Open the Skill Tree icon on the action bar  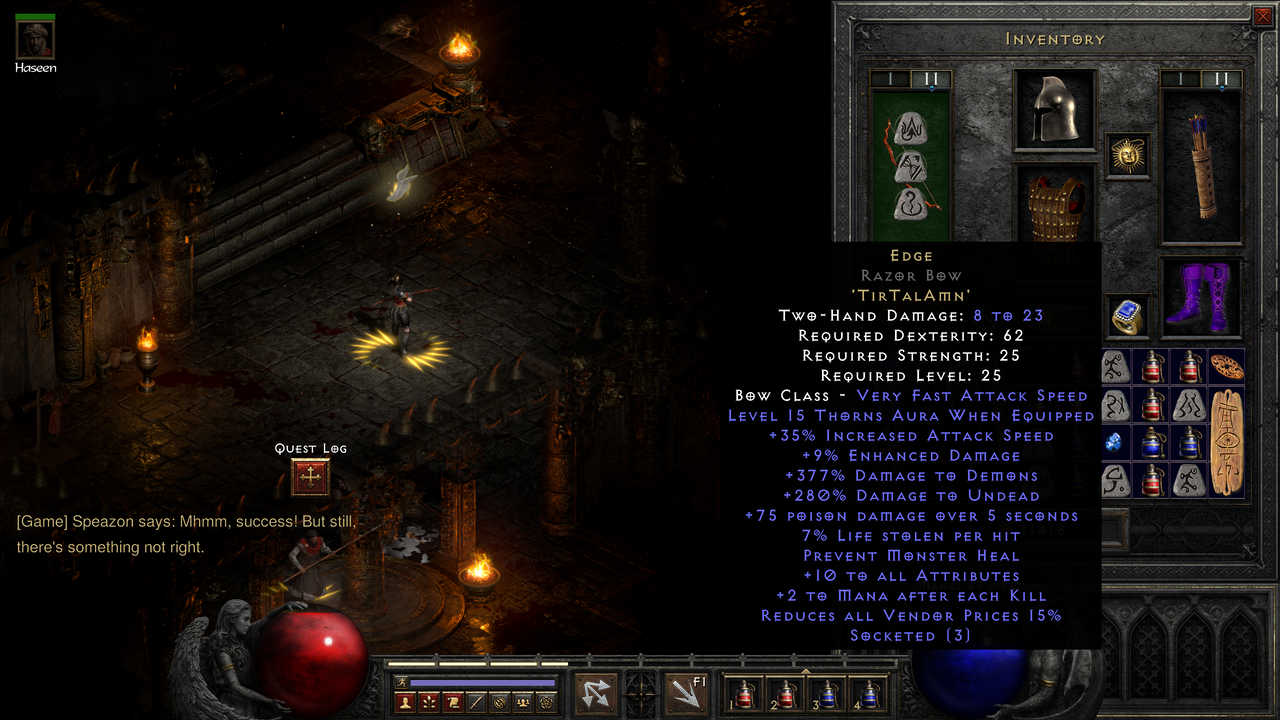(x=429, y=700)
